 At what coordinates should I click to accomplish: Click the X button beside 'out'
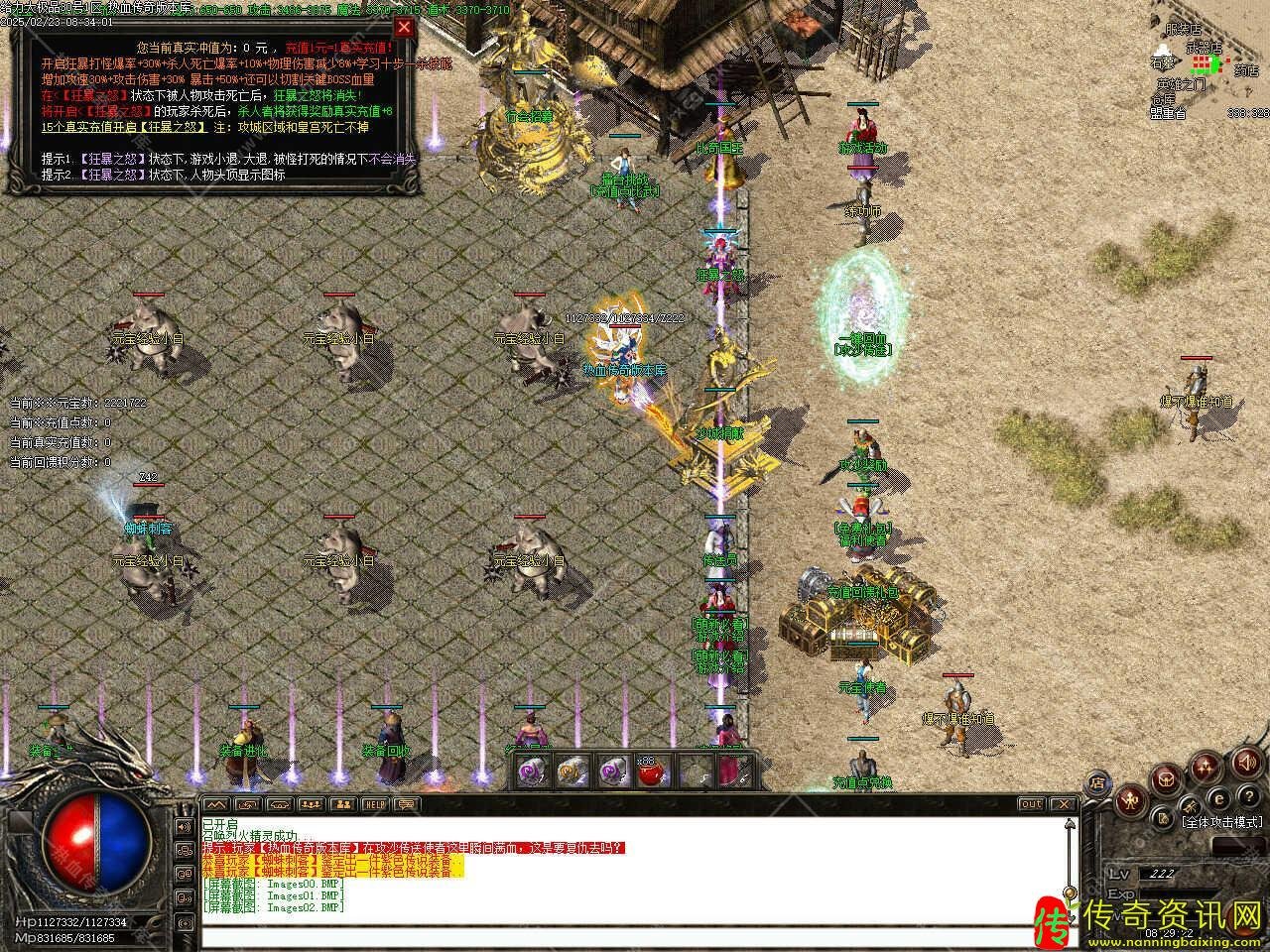pos(1064,804)
